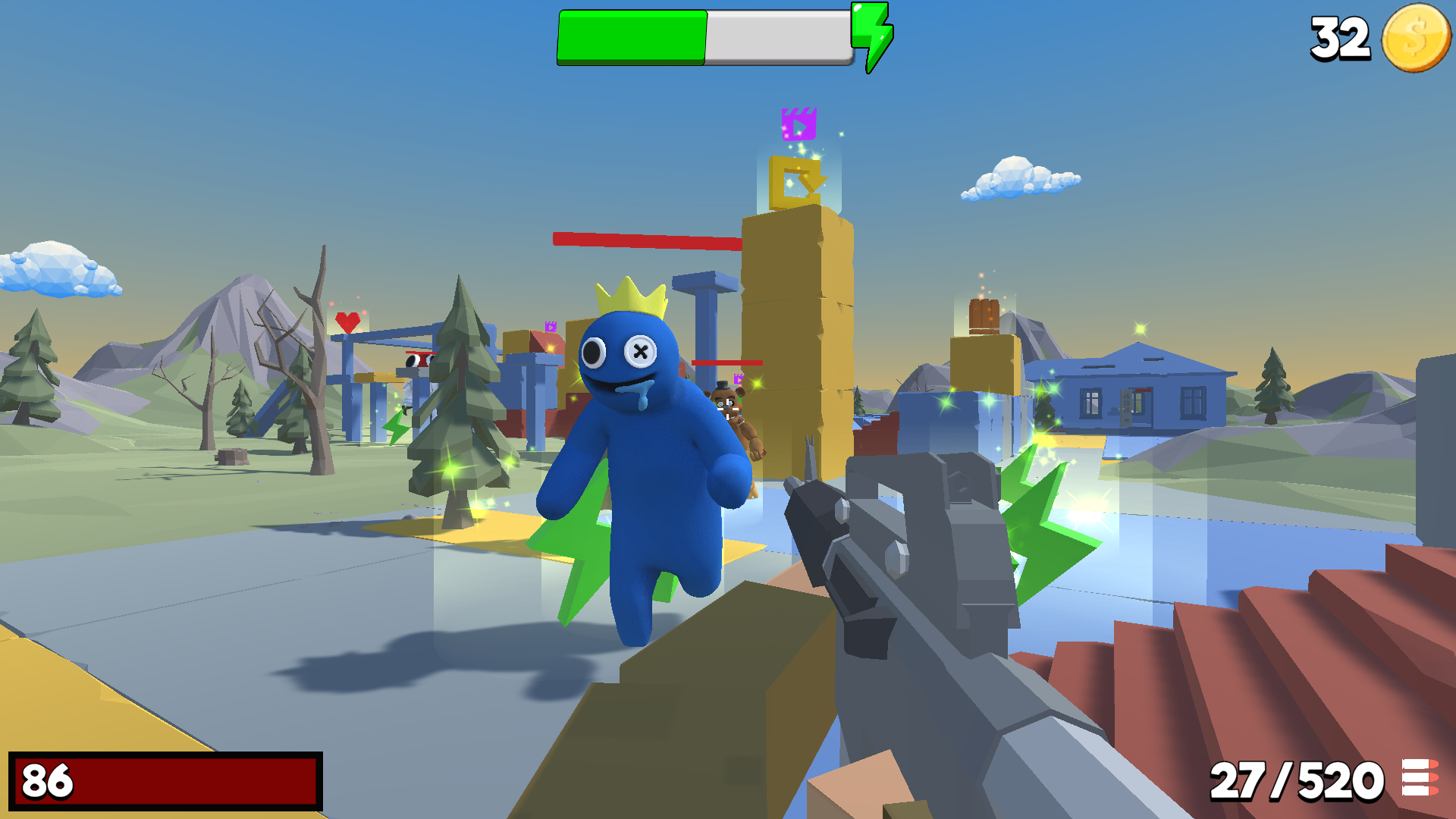The height and width of the screenshot is (819, 1456).
Task: Select the red heart pickup near the crane
Action: [347, 323]
